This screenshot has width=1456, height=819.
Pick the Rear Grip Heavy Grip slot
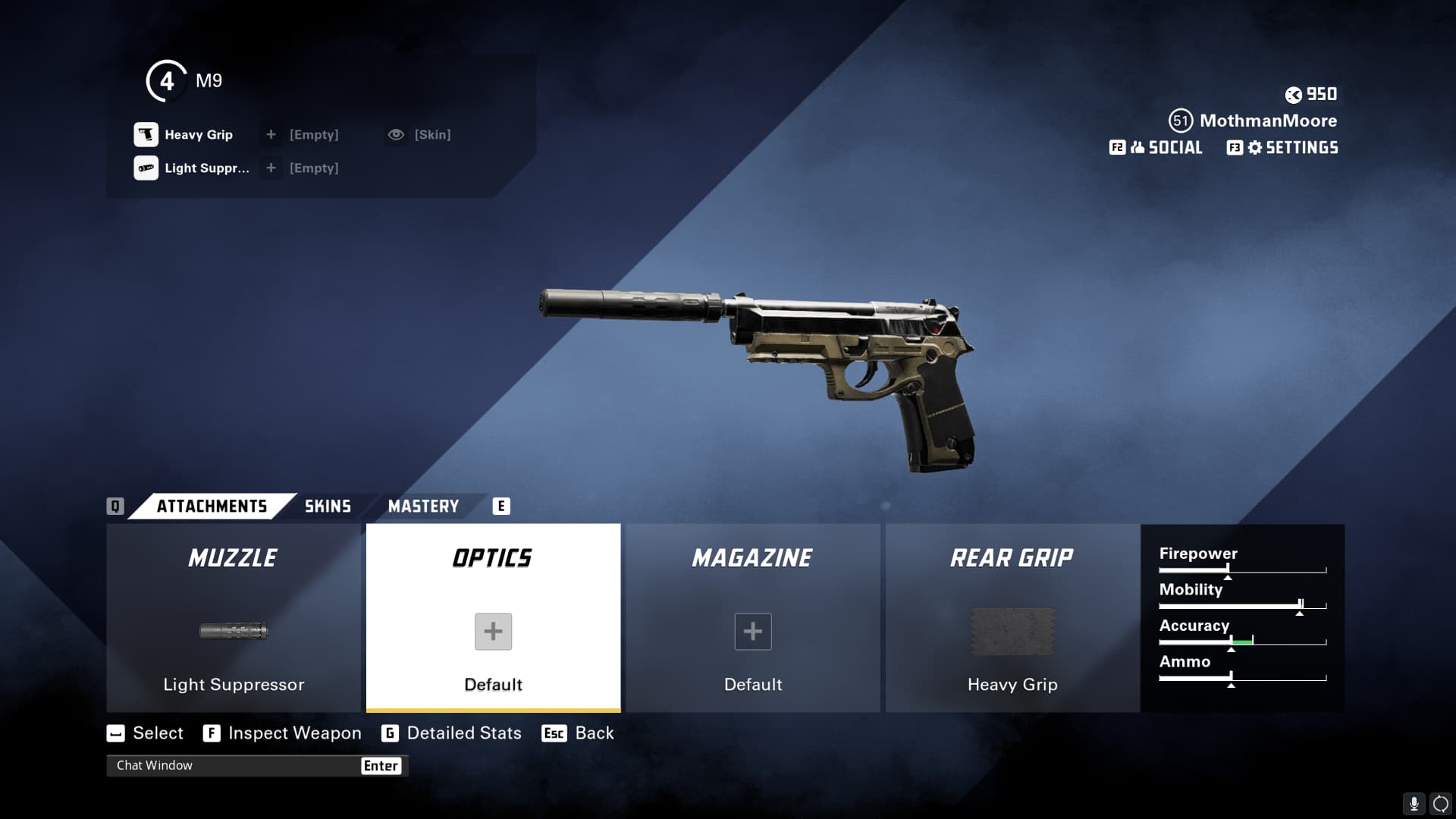click(1012, 618)
